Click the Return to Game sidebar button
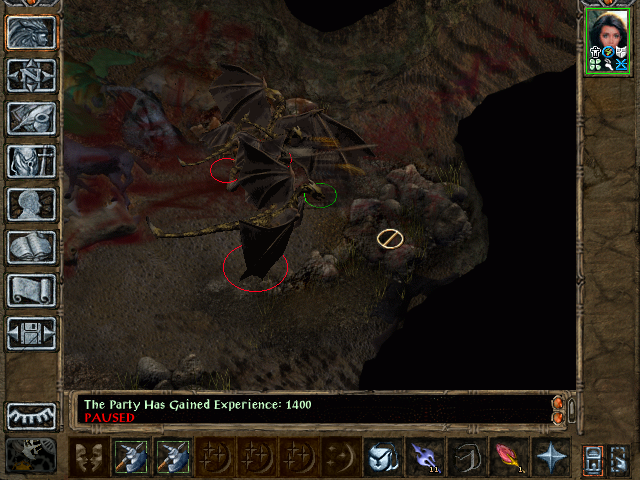 tap(31, 32)
